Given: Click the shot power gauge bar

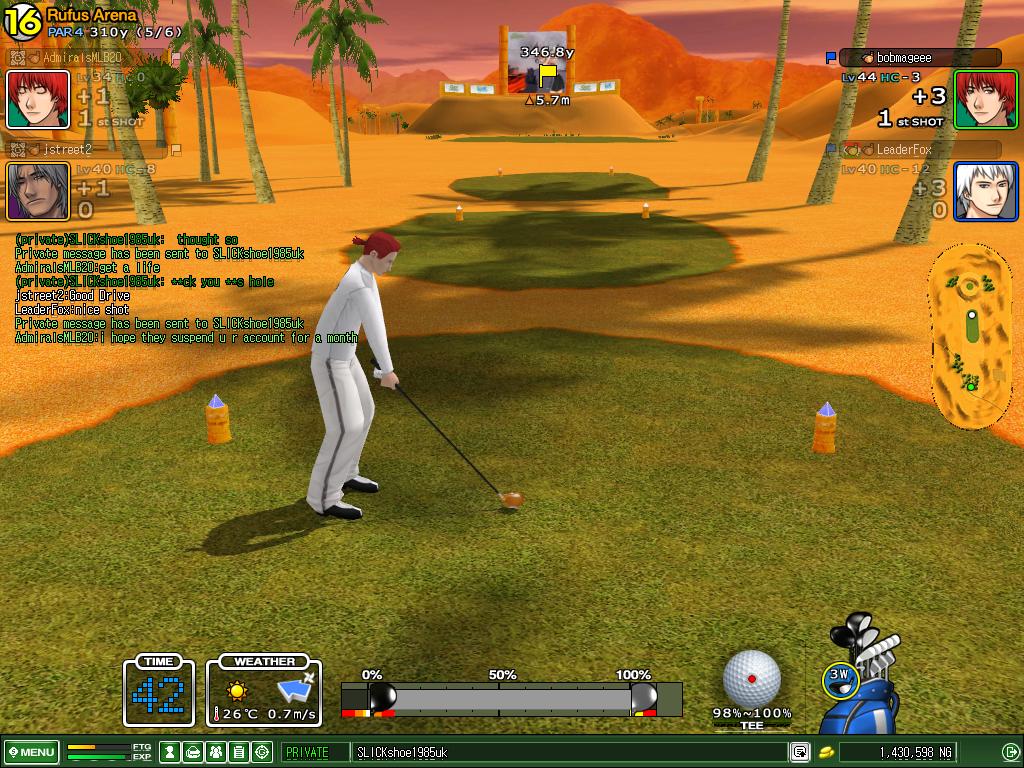Looking at the screenshot, I should (510, 699).
